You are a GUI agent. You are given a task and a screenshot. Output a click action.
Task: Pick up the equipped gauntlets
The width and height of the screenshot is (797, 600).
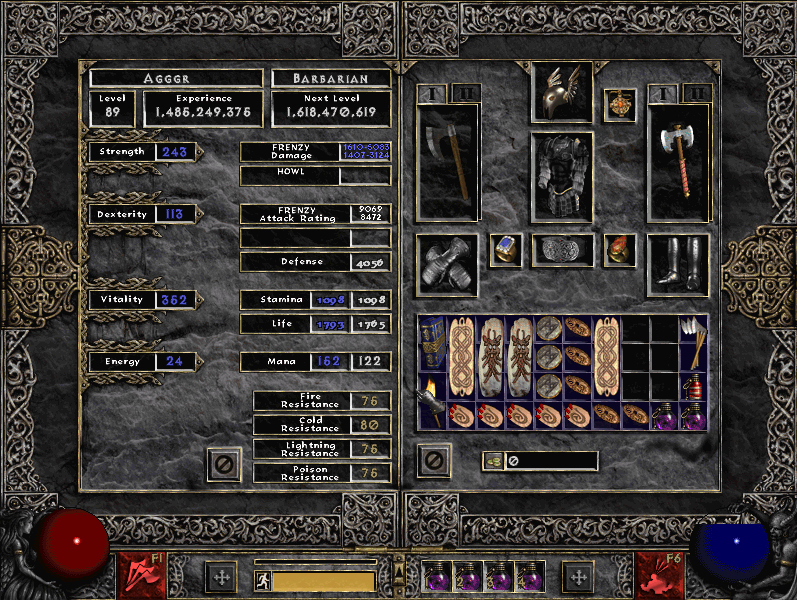point(448,265)
